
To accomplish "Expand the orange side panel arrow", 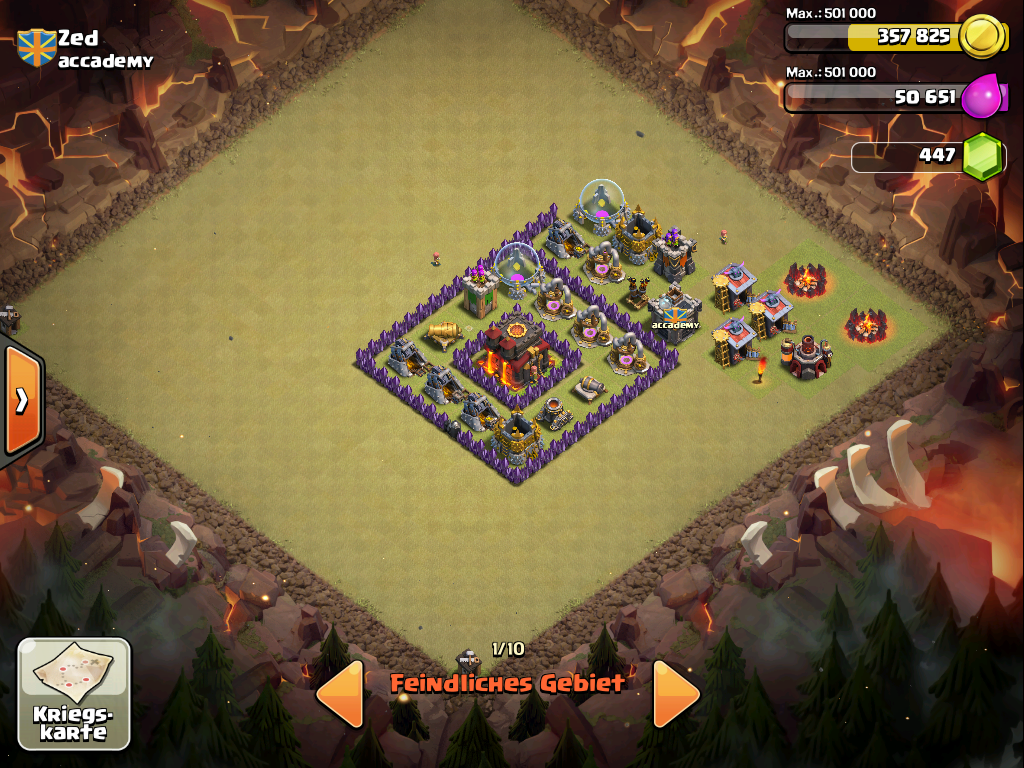I will [21, 400].
